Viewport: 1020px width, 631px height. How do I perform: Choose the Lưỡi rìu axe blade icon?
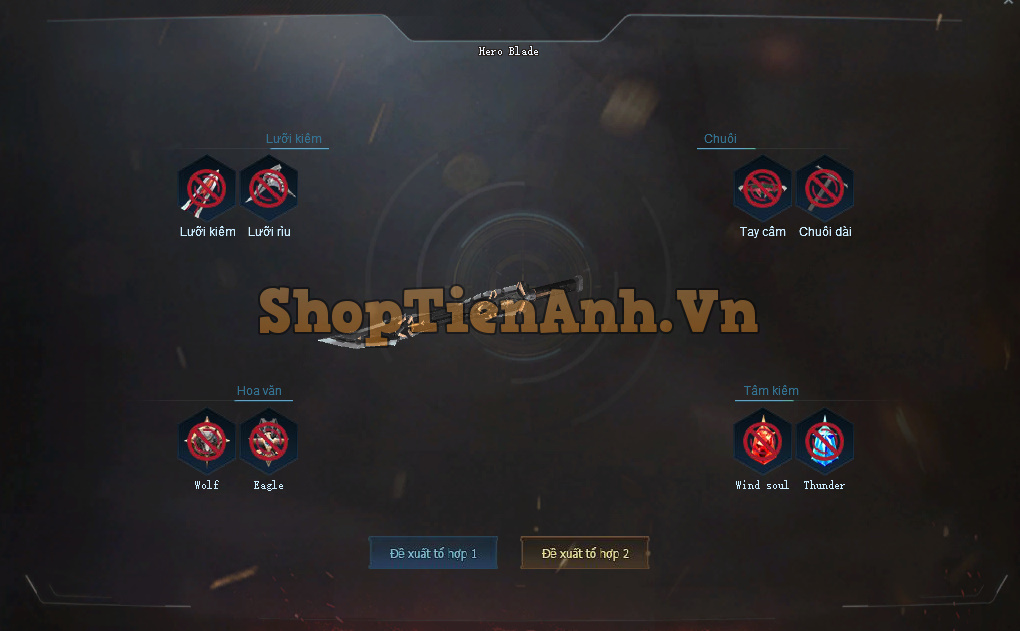269,188
